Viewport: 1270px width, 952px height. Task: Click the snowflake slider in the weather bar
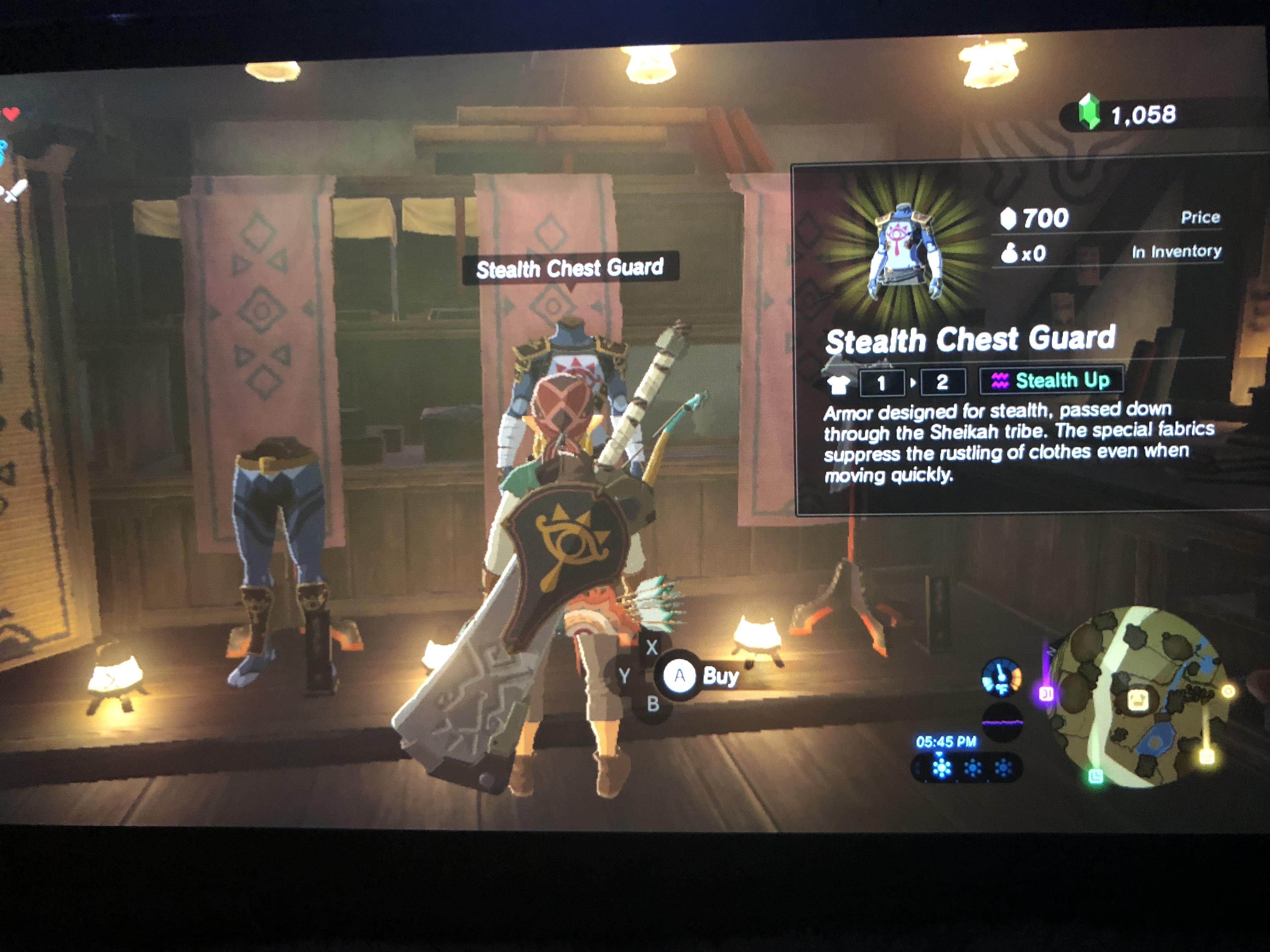coord(942,768)
